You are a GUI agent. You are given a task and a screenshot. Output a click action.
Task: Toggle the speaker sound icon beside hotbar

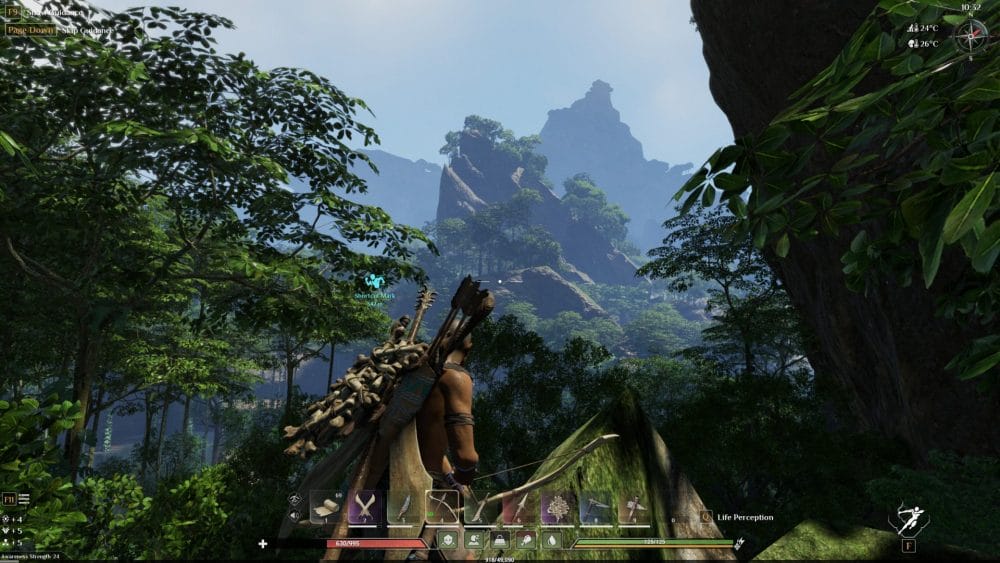coord(295,516)
